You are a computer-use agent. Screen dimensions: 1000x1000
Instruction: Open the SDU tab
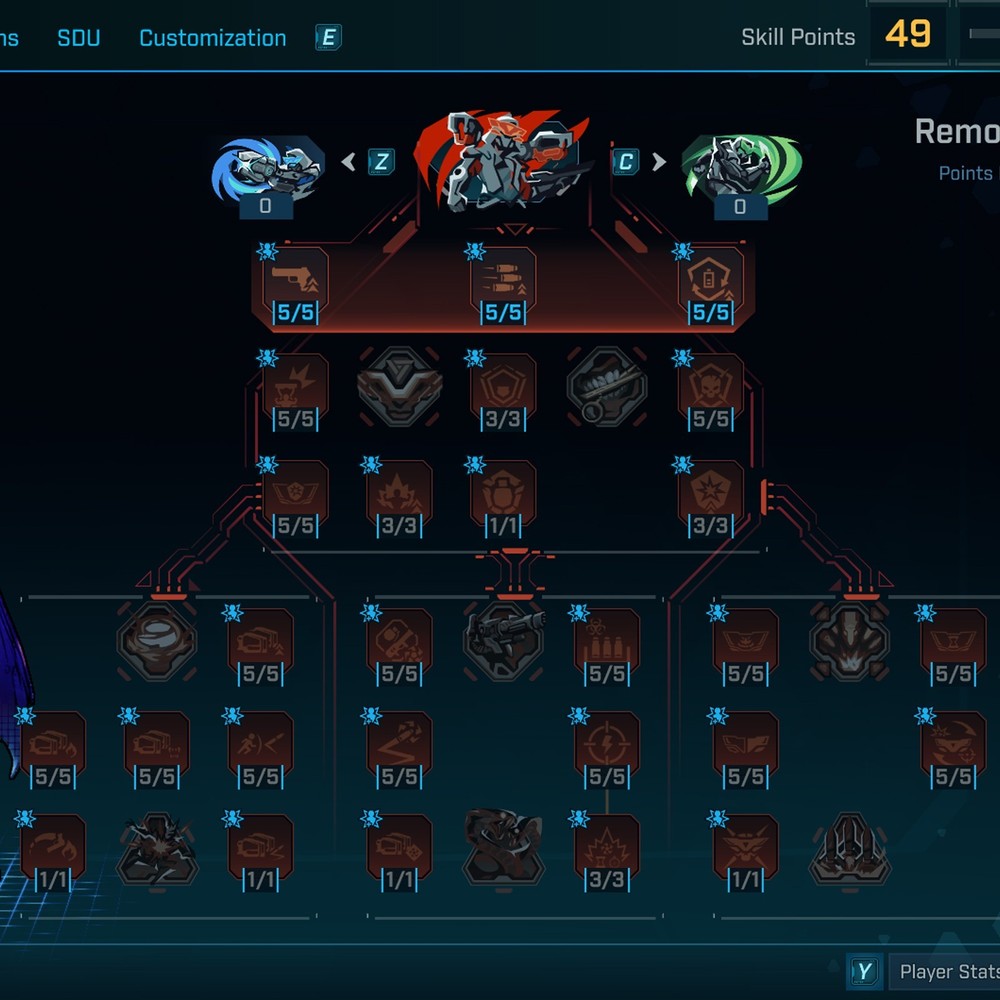[78, 38]
